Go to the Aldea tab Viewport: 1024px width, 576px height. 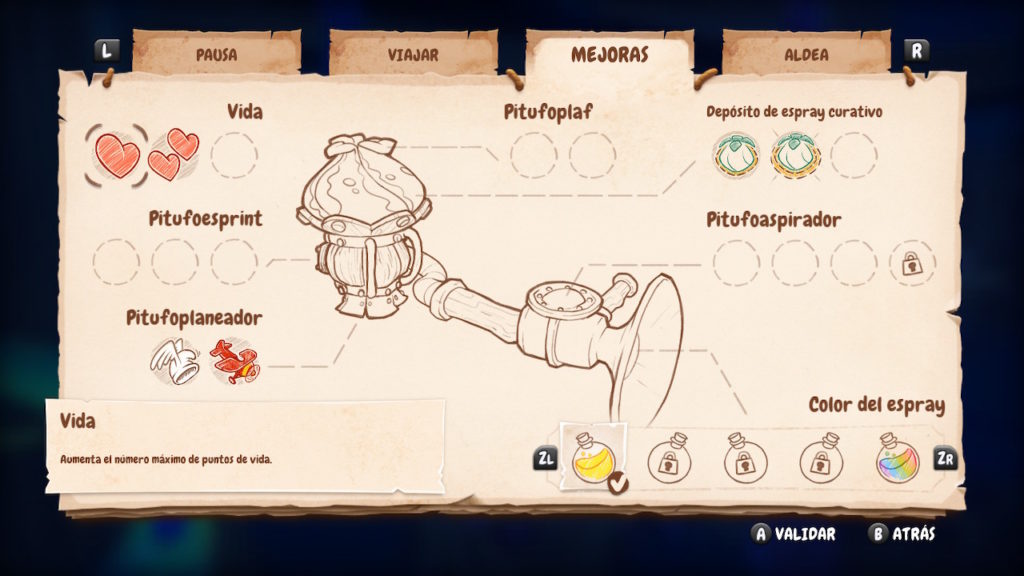pos(806,54)
